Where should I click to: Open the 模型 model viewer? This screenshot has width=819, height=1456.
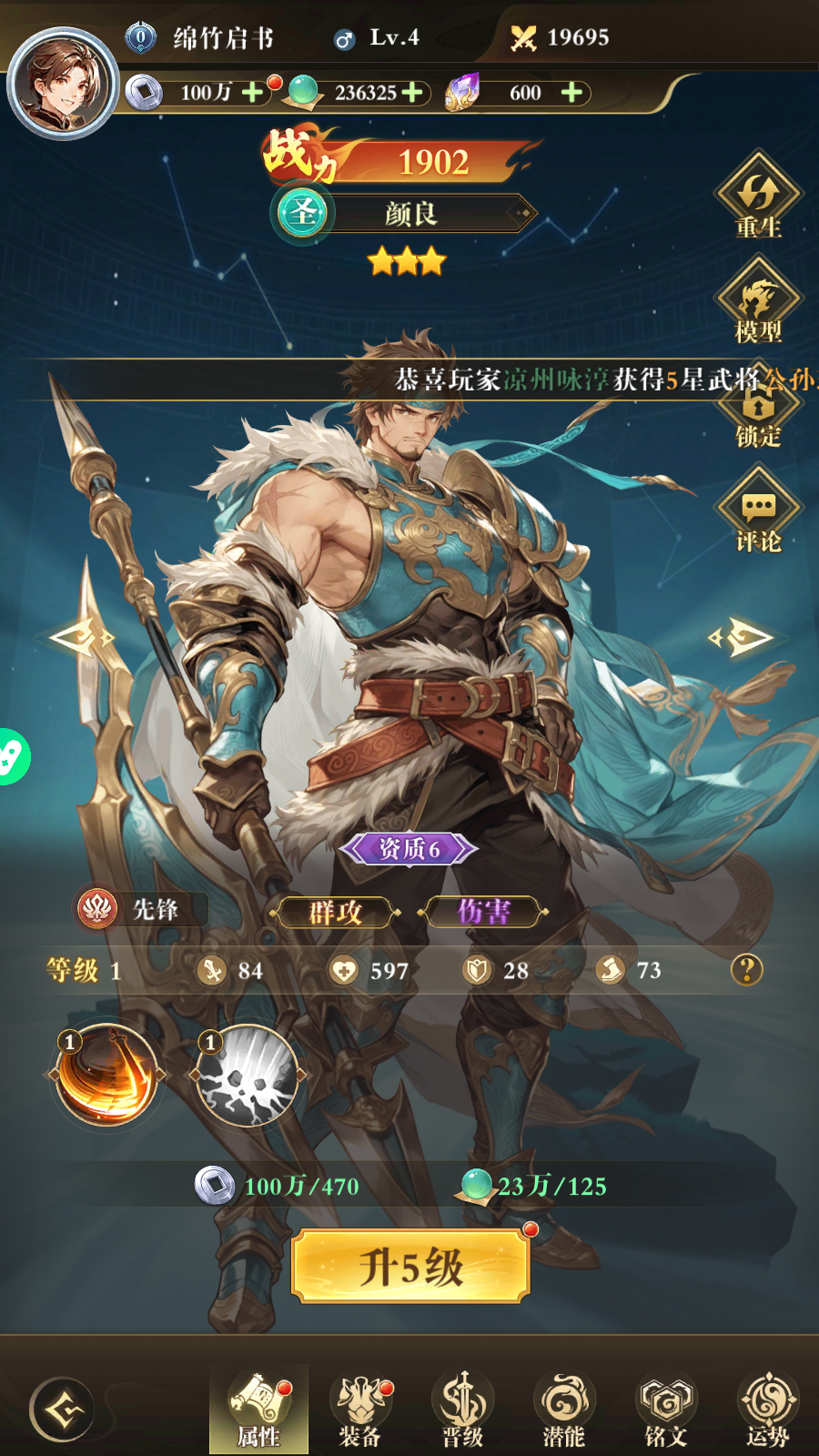758,302
